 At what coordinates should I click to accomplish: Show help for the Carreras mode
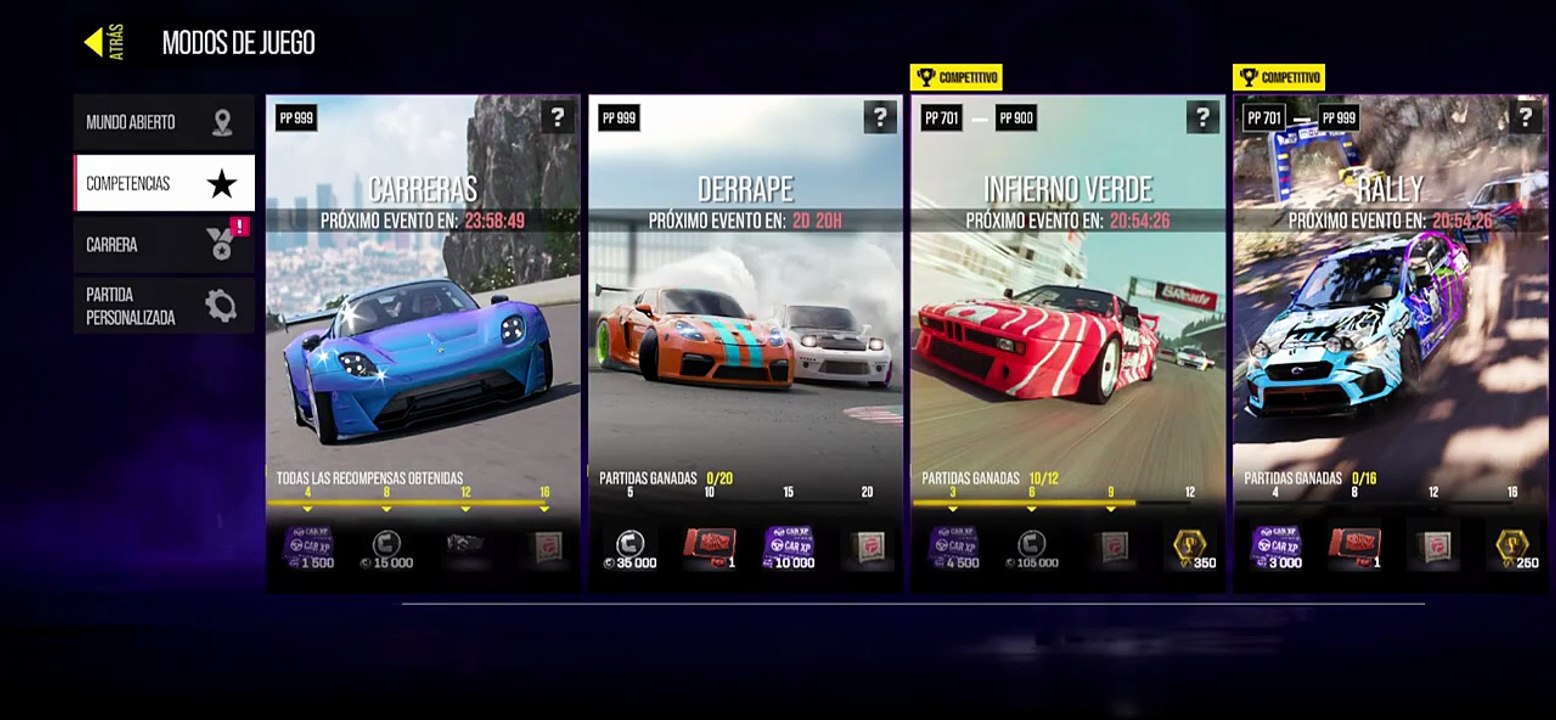(557, 118)
